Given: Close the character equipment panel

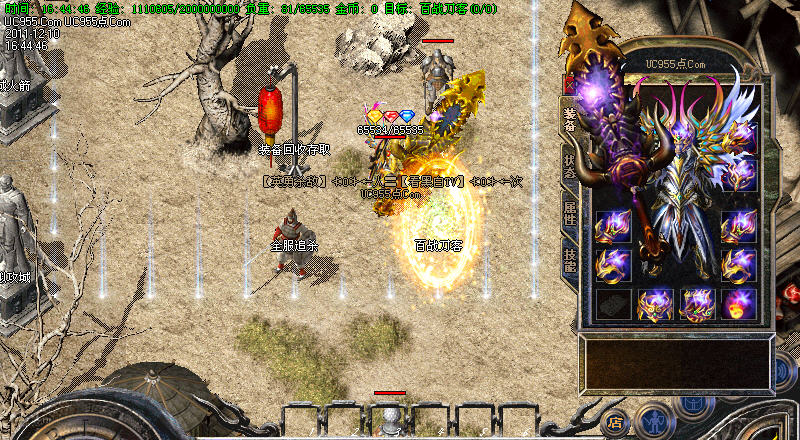Looking at the screenshot, I should coord(571,84).
